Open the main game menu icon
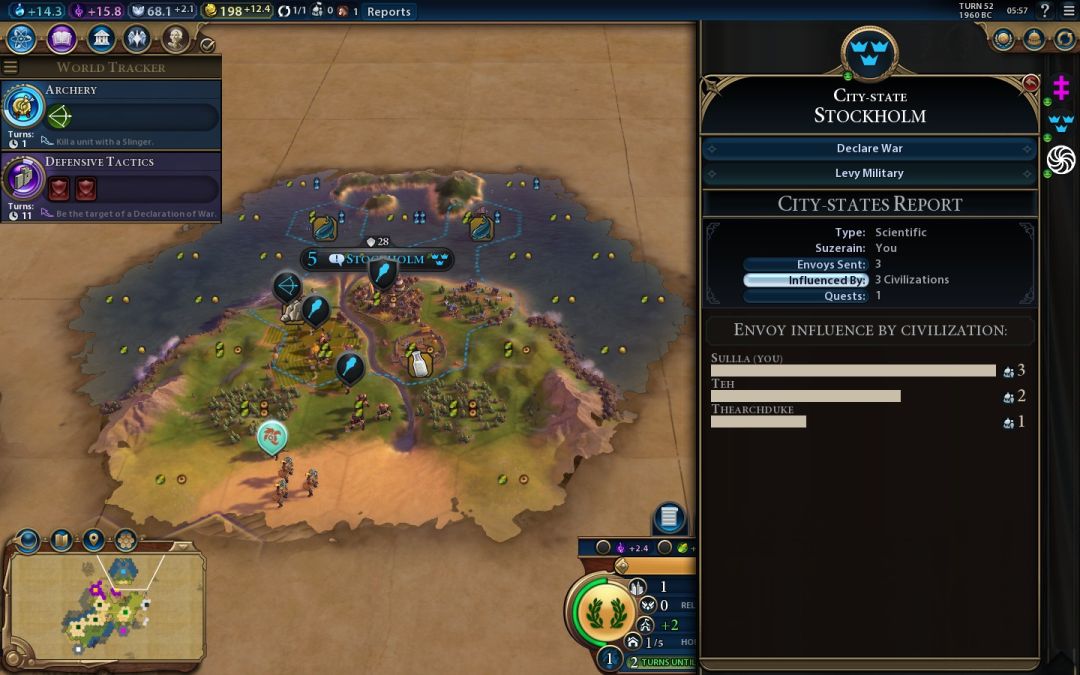Image resolution: width=1080 pixels, height=675 pixels. pos(1067,11)
